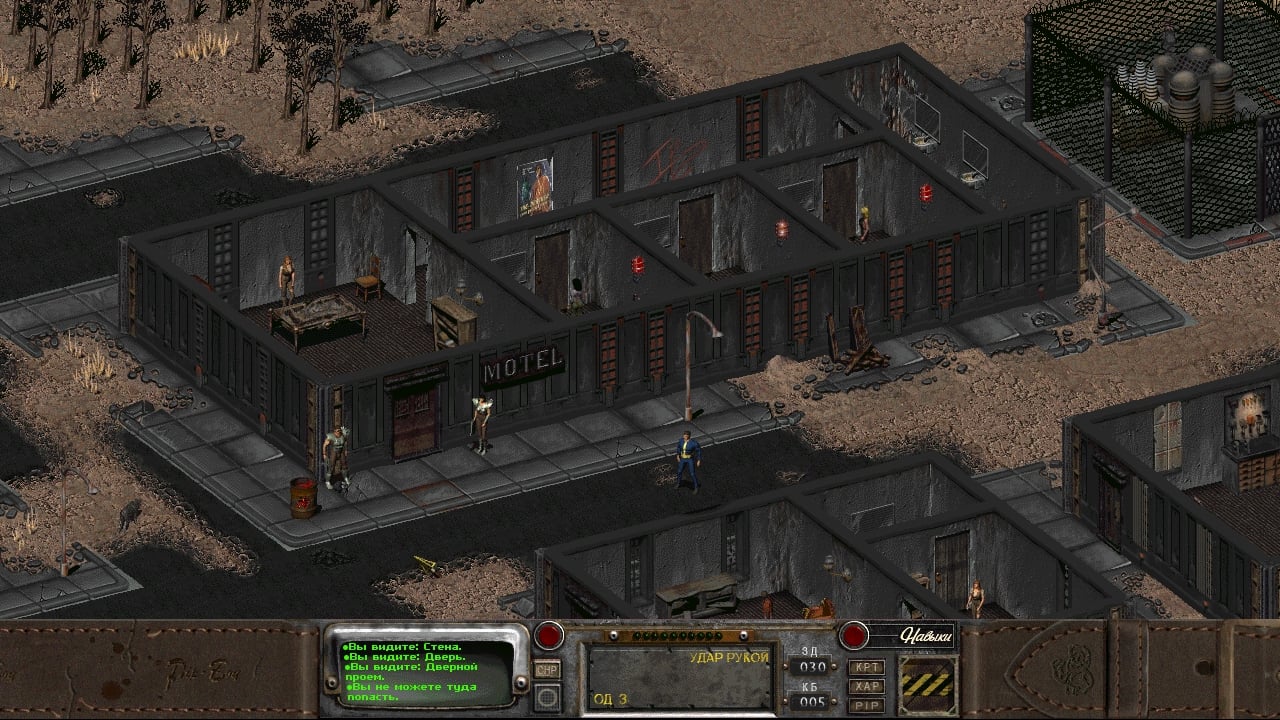
Task: Click the red weapon-switch button
Action: pos(548,635)
